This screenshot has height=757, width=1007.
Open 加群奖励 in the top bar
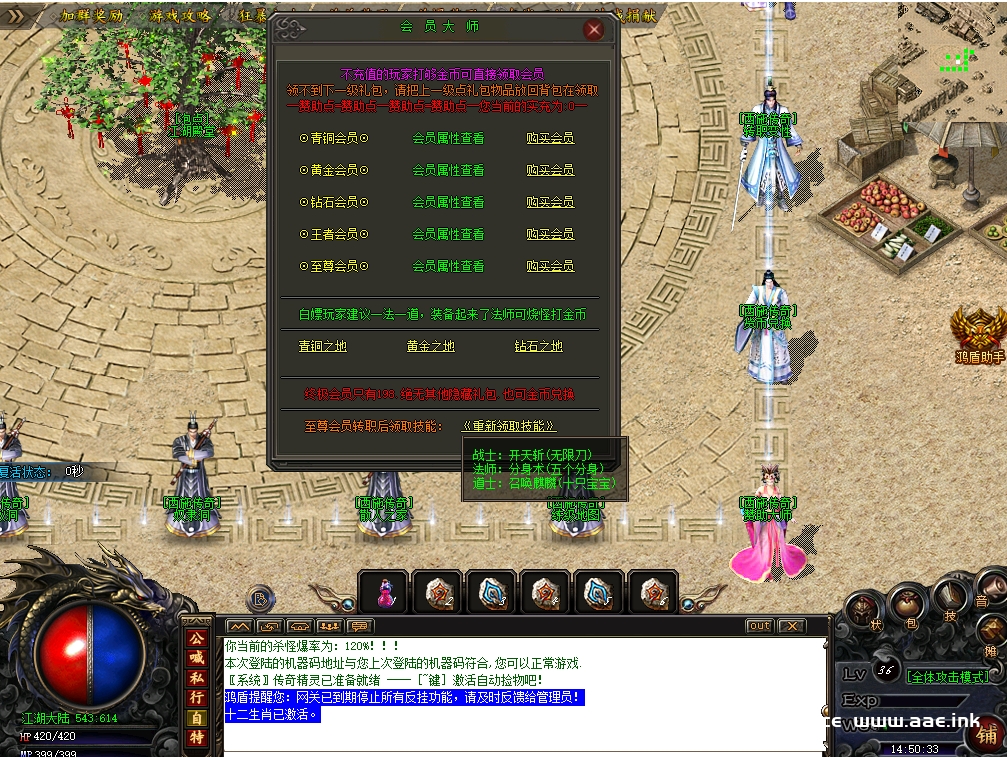pos(92,15)
